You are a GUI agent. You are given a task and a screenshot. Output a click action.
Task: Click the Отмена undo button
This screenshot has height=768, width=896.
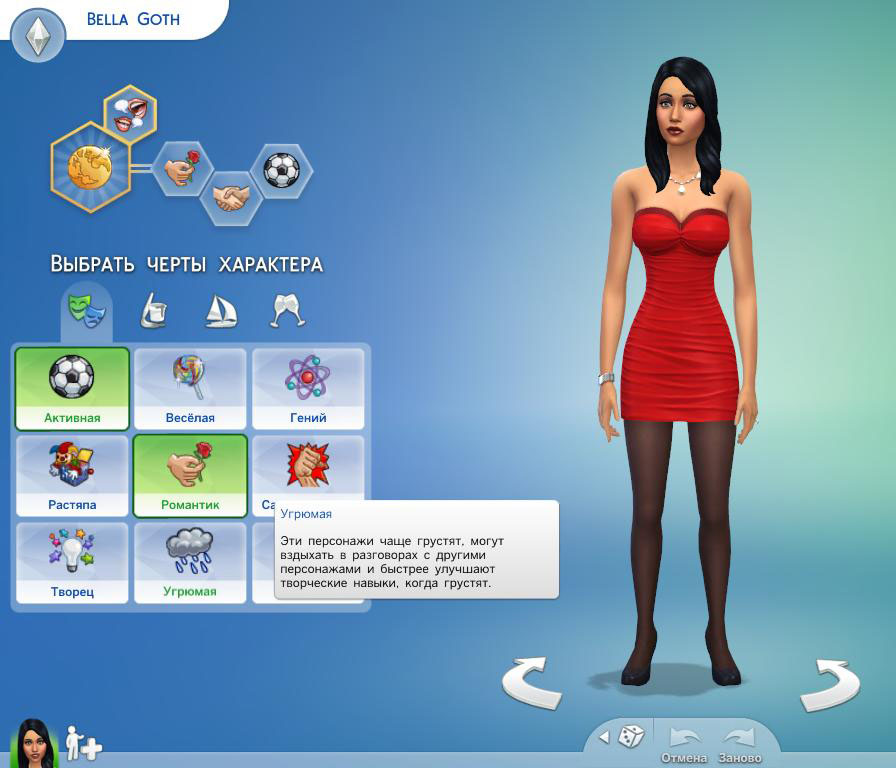click(x=684, y=744)
